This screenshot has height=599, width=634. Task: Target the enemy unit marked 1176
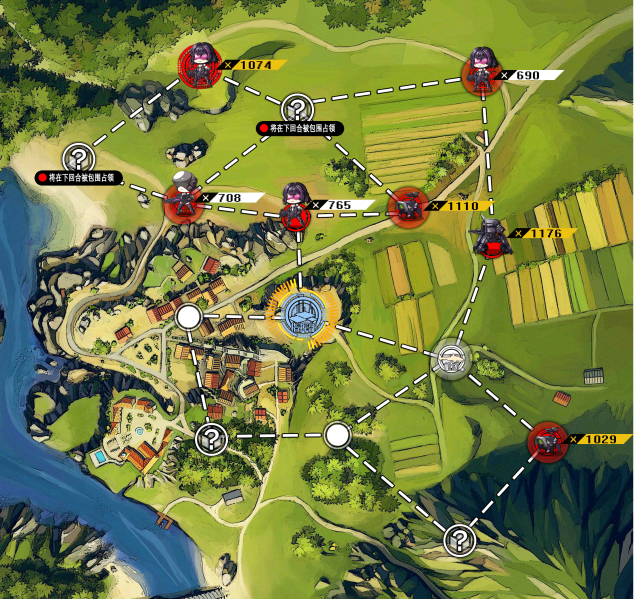pyautogui.click(x=492, y=236)
